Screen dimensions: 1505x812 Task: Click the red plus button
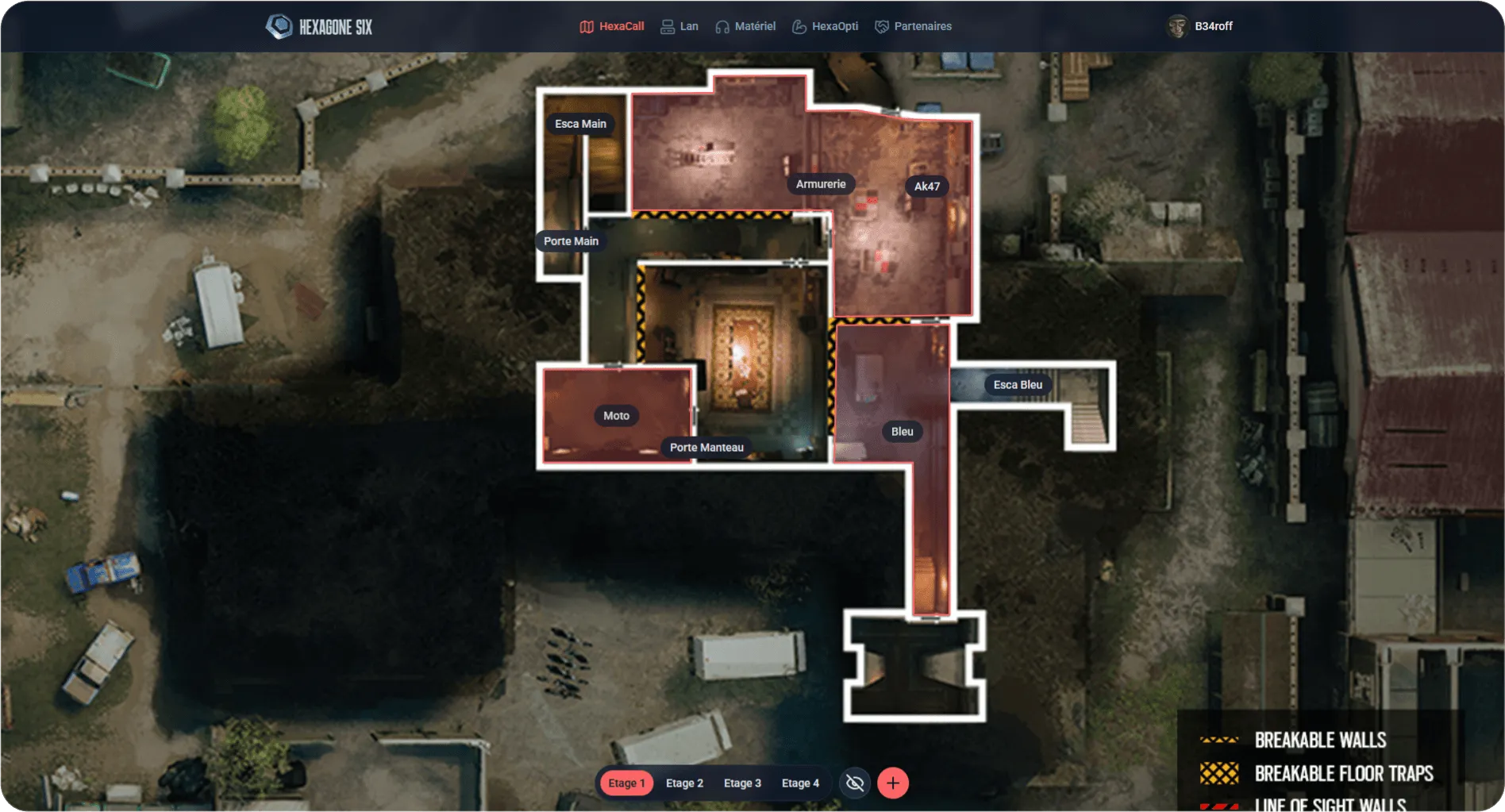coord(893,783)
